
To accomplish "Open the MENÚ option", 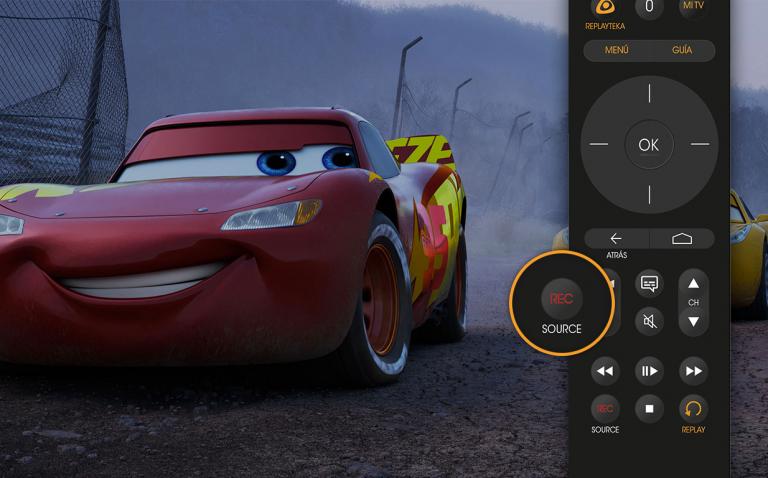I will click(x=617, y=50).
